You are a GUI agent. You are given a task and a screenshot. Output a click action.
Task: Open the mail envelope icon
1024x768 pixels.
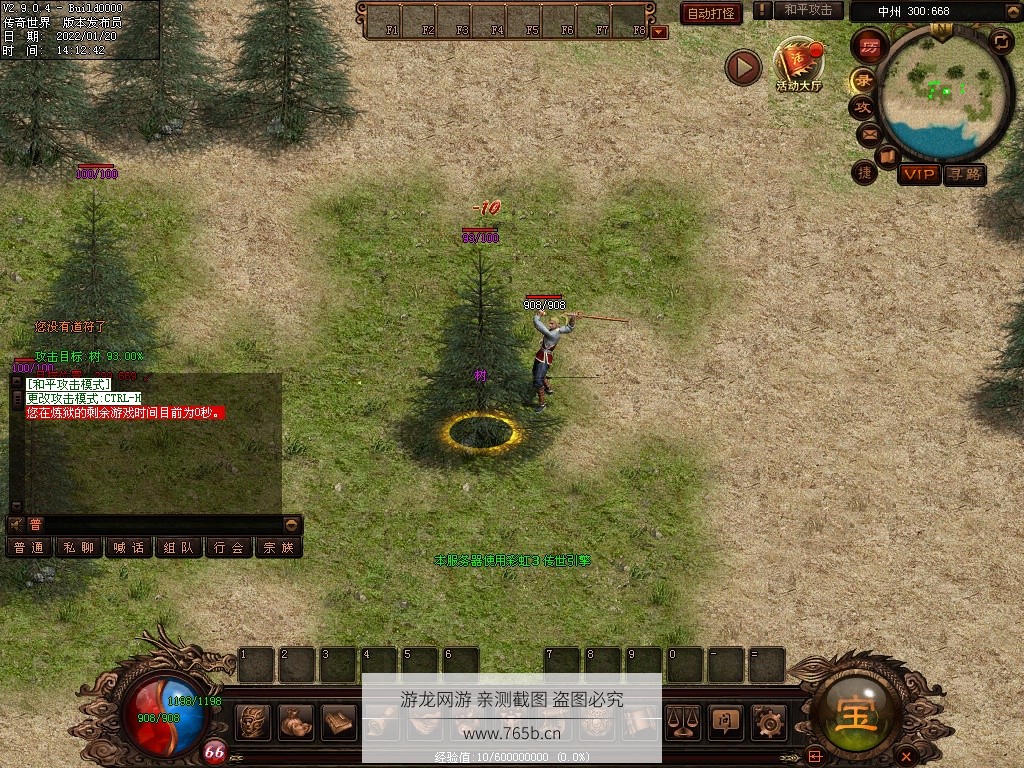click(868, 133)
